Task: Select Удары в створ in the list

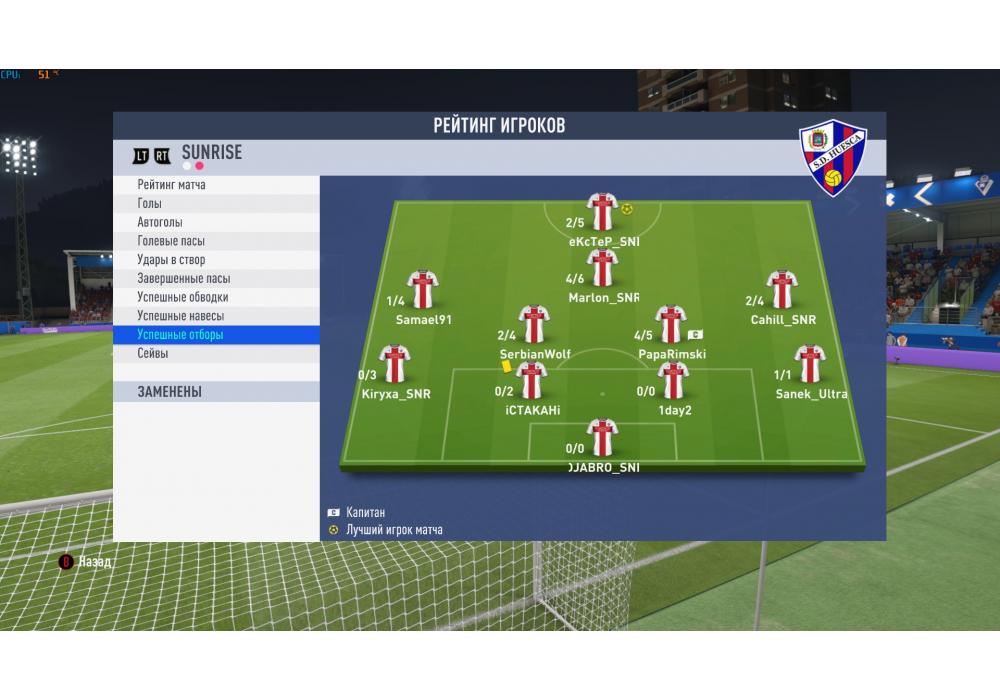Action: click(x=216, y=260)
